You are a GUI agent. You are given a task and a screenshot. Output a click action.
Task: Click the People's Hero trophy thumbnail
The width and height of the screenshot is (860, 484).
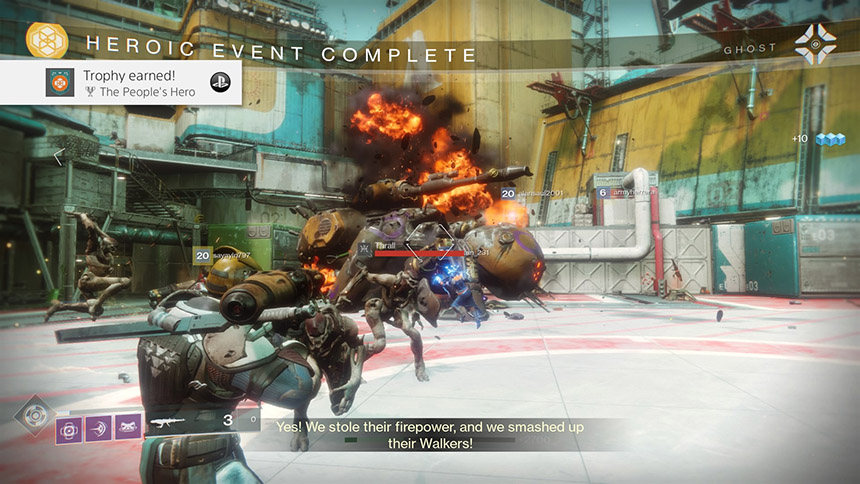60,83
